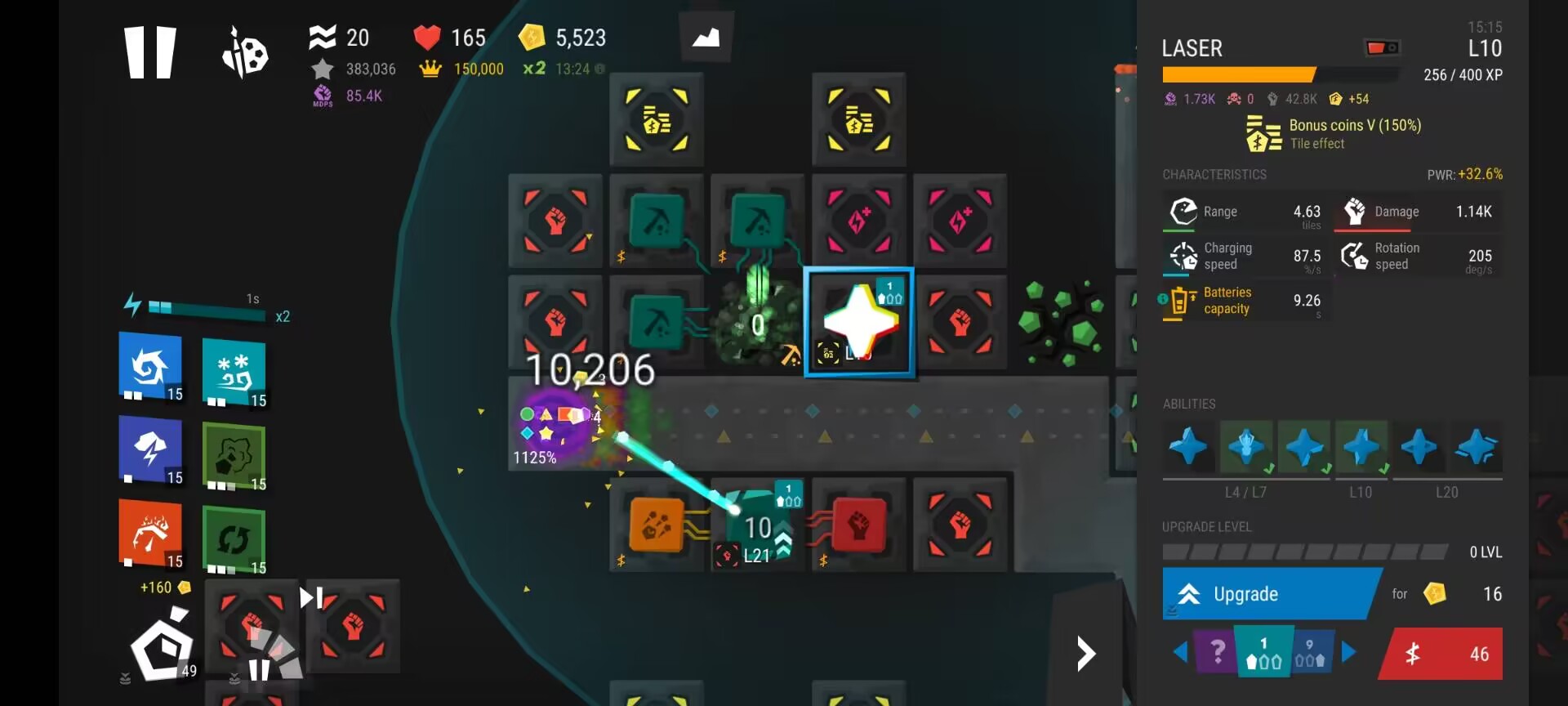Activate the orange fire meteor ability
Image resolution: width=1568 pixels, height=706 pixels.
tap(150, 534)
